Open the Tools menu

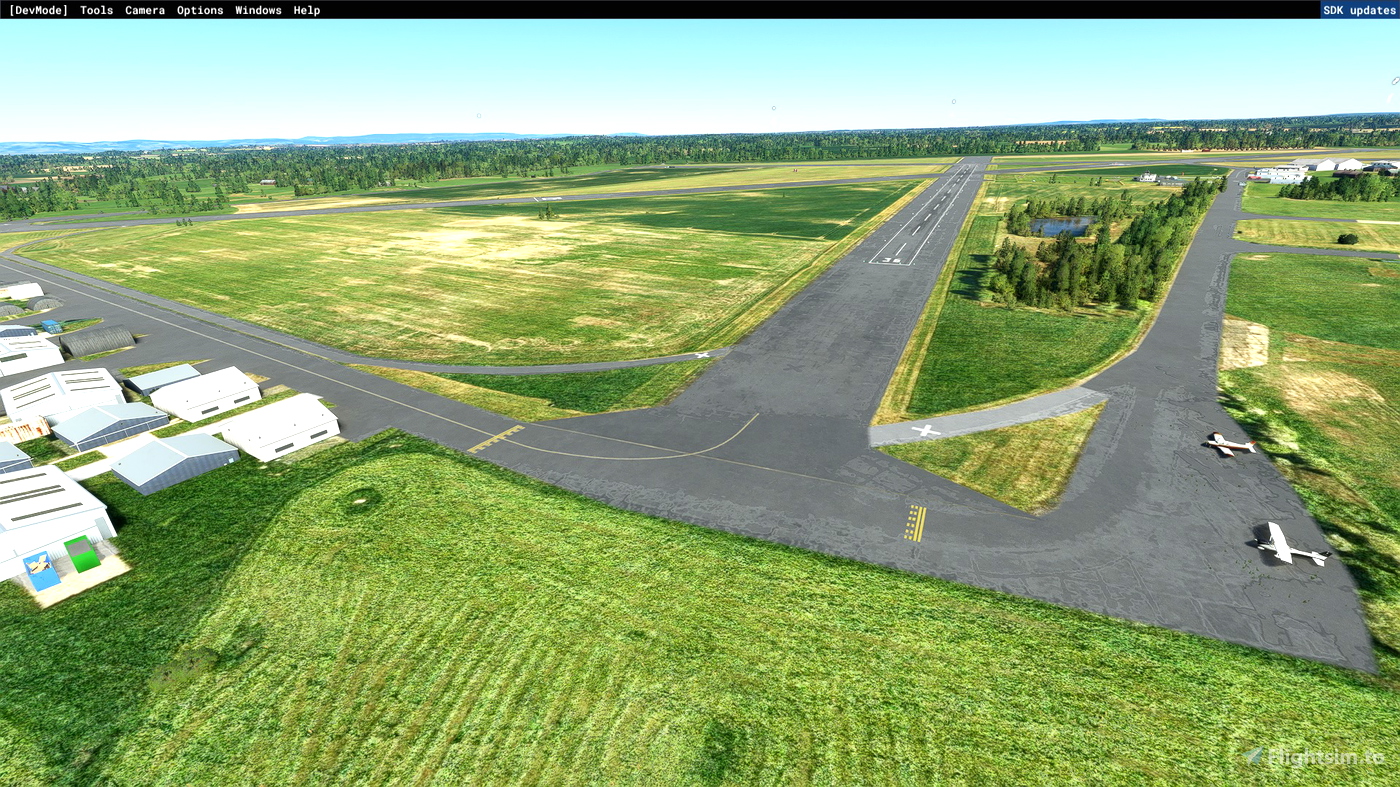pos(95,10)
